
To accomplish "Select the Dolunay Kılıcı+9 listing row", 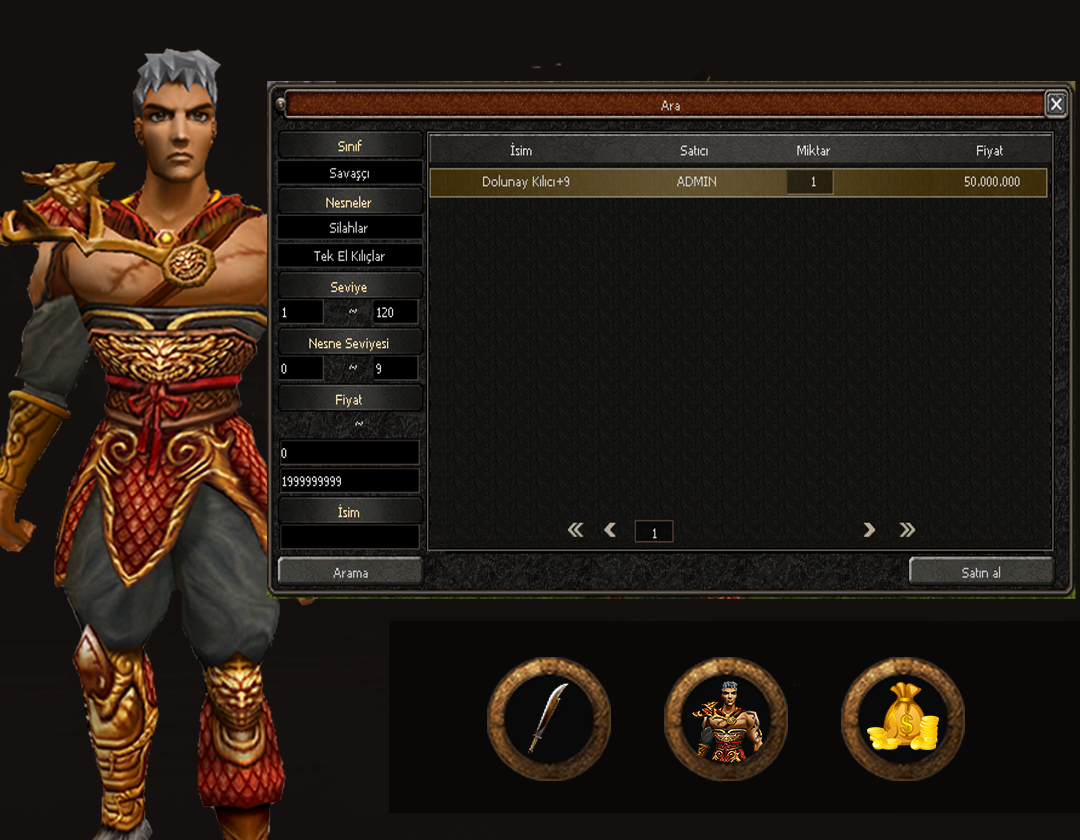I will 738,182.
